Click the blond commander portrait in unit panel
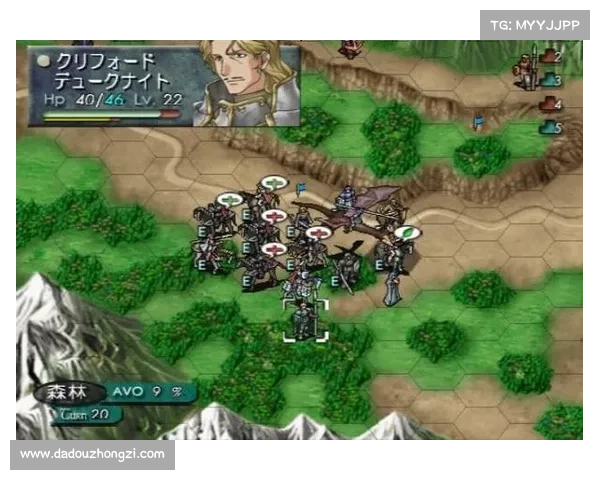The image size is (600, 480). click(x=244, y=82)
